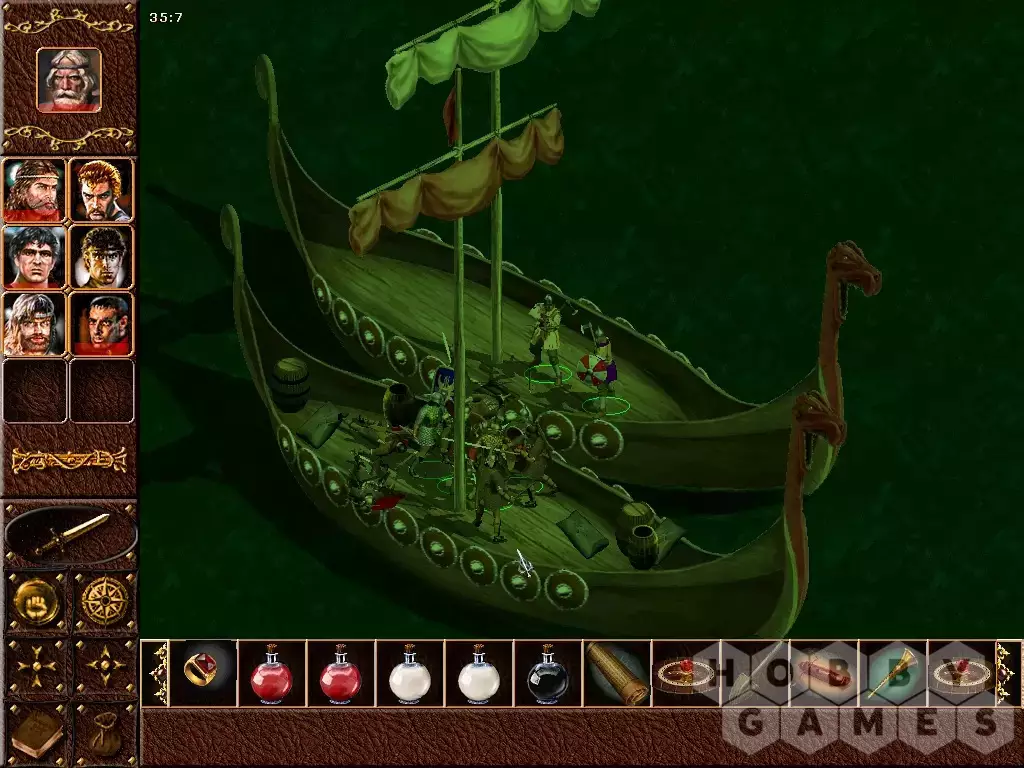
Task: Select the curly-haired pale-faced hero portrait
Action: pyautogui.click(x=102, y=257)
